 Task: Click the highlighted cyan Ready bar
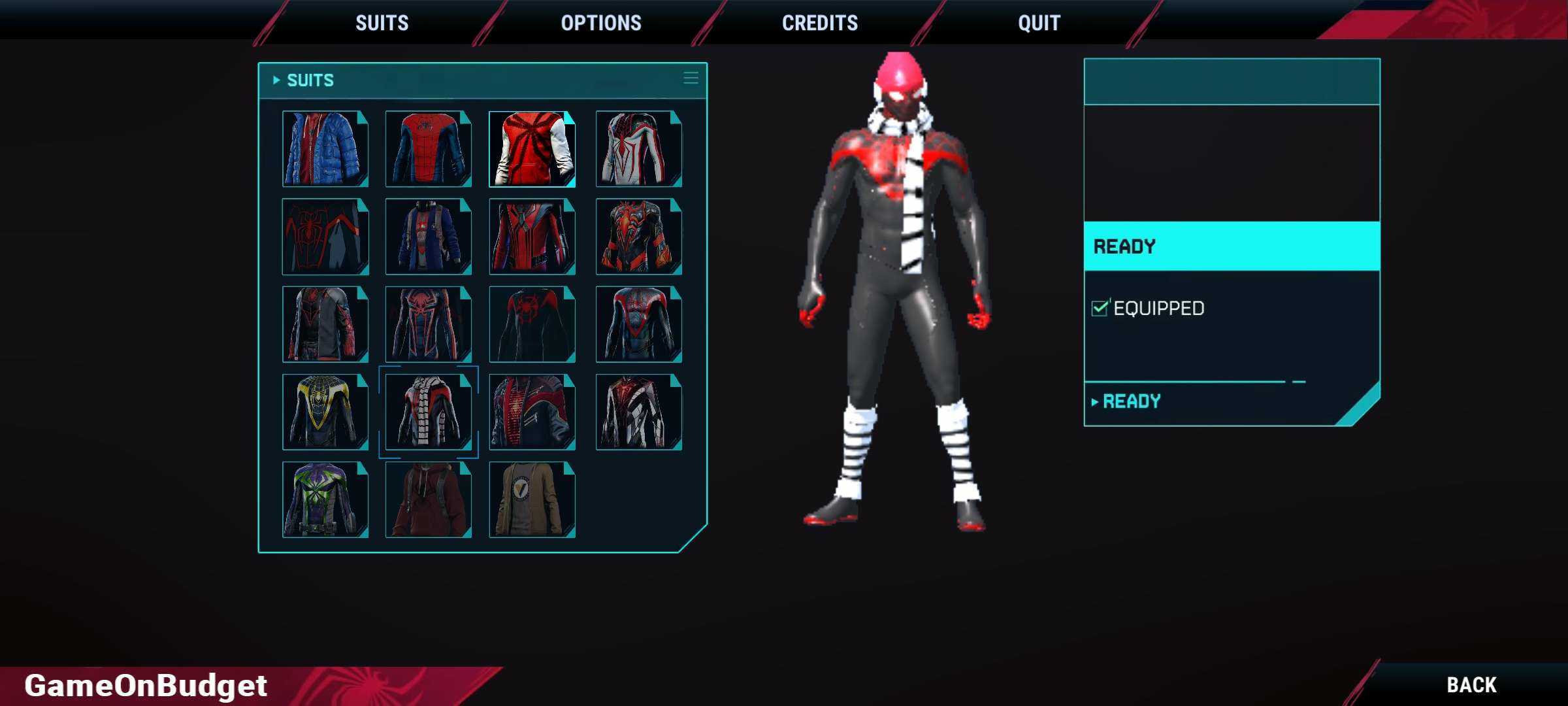[1232, 246]
